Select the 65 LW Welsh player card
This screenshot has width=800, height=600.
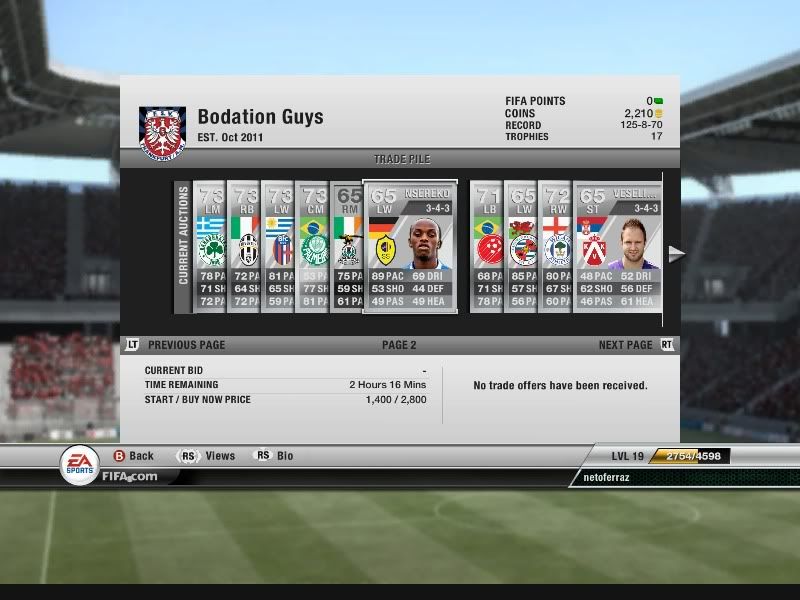click(x=521, y=247)
